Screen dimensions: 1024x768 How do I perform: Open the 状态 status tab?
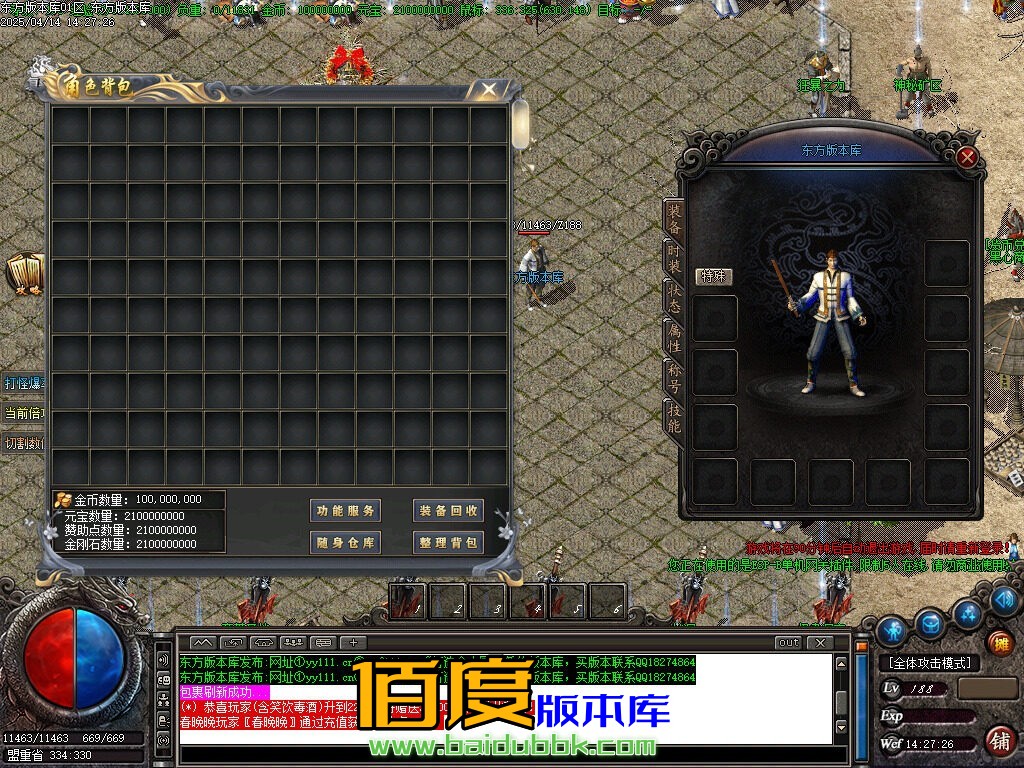tap(675, 297)
